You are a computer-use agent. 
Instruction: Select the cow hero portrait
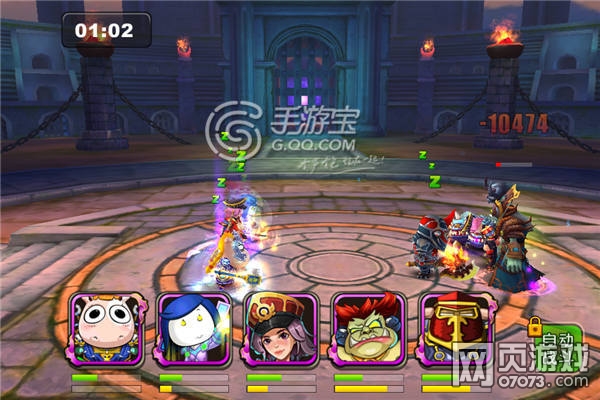tap(106, 330)
